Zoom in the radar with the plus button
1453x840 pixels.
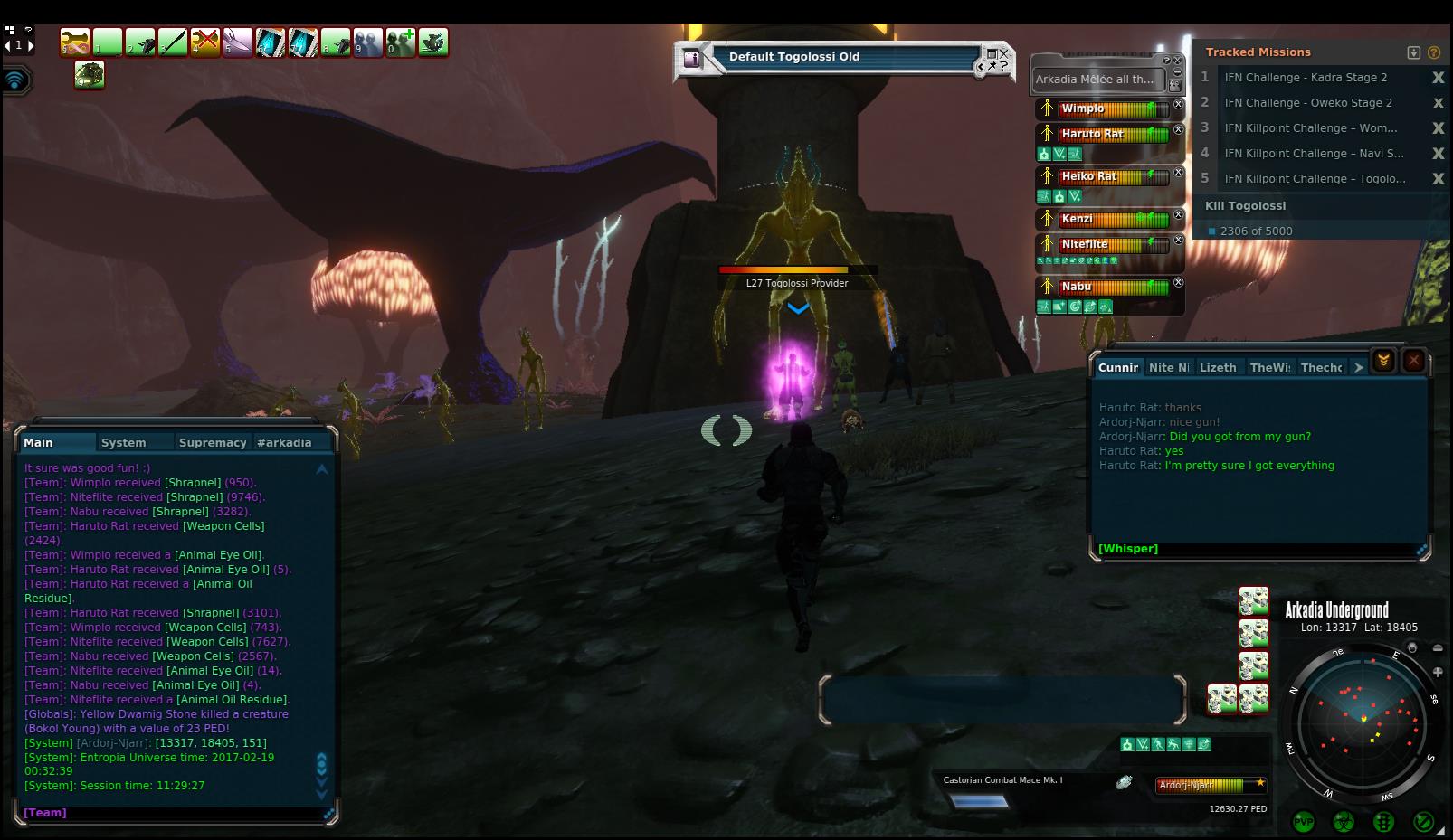click(x=1438, y=672)
